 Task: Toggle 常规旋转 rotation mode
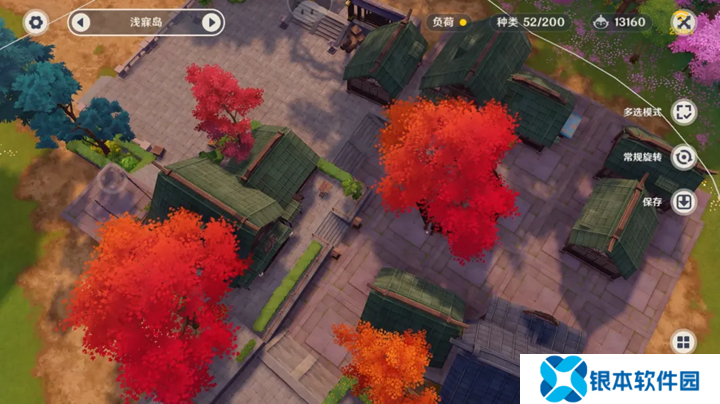tap(684, 157)
